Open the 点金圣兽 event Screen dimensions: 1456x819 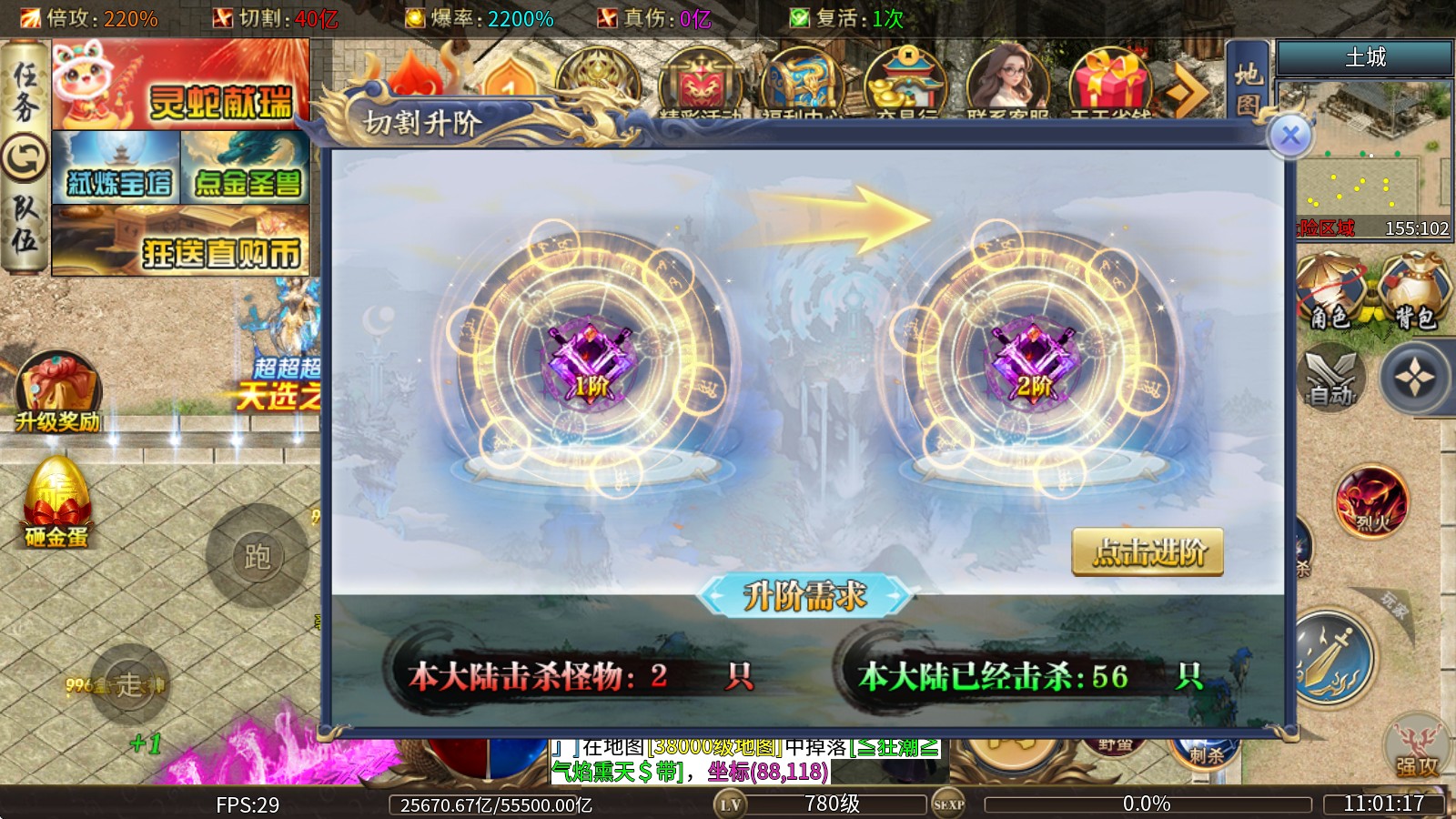click(246, 167)
